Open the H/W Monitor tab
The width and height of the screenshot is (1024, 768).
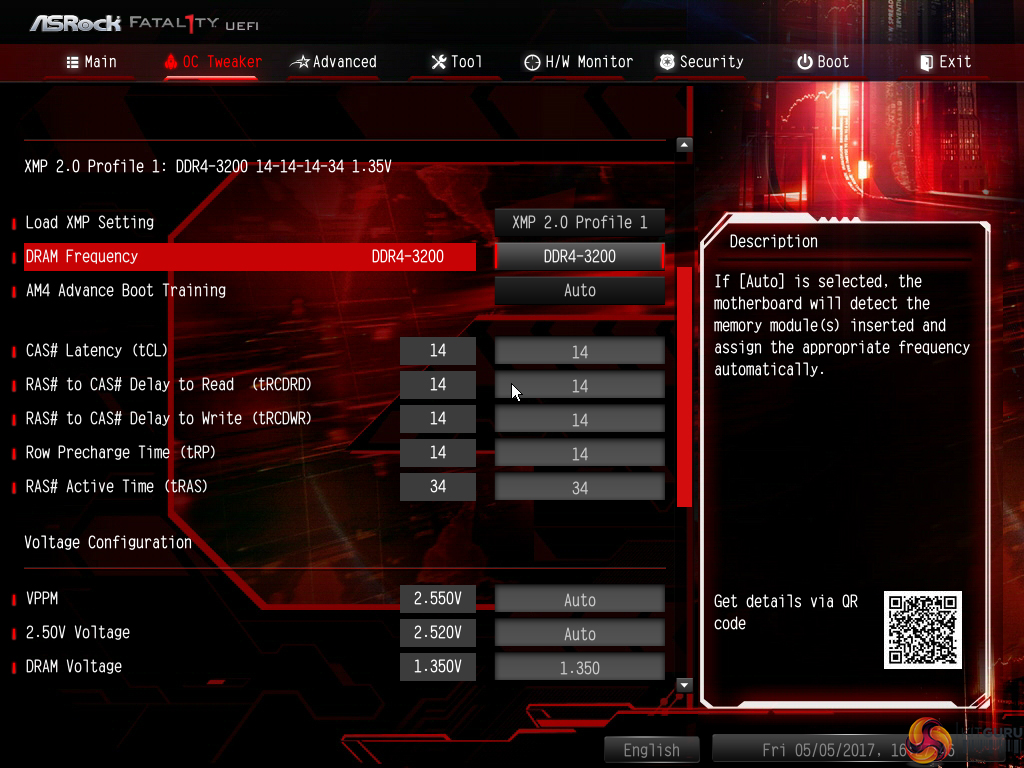(578, 62)
